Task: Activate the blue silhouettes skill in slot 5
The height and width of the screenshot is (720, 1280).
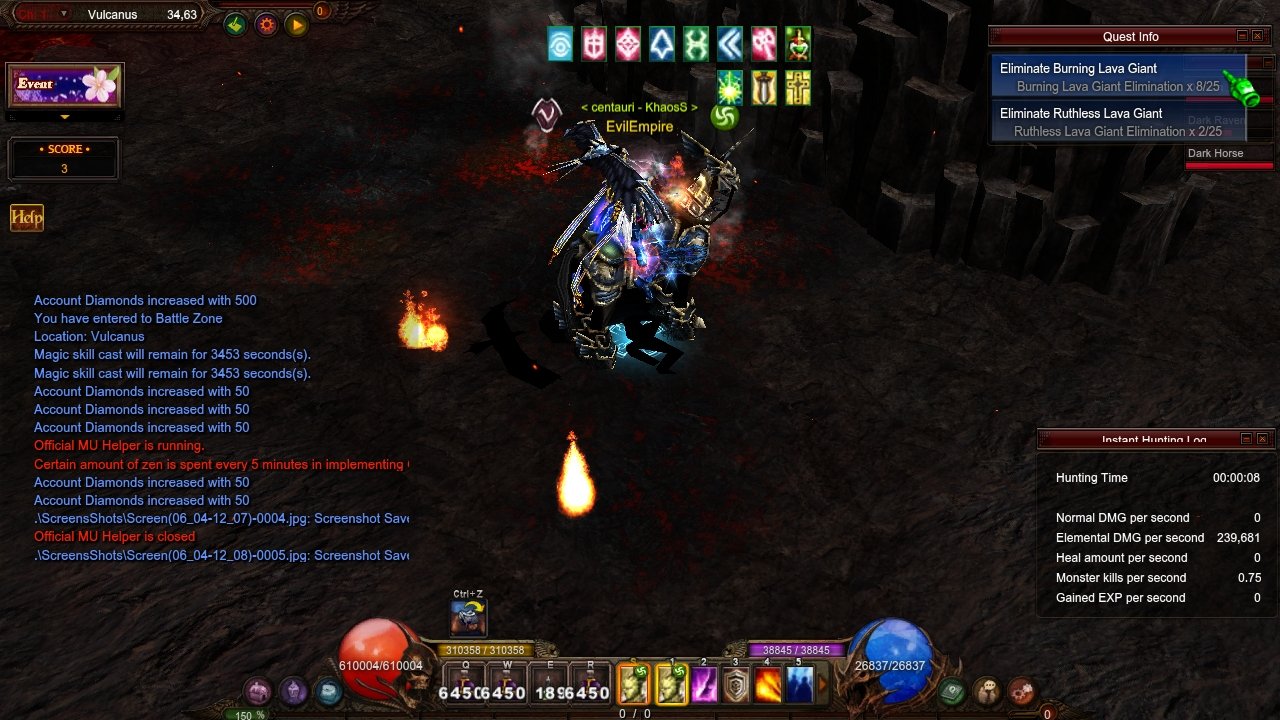Action: point(799,685)
